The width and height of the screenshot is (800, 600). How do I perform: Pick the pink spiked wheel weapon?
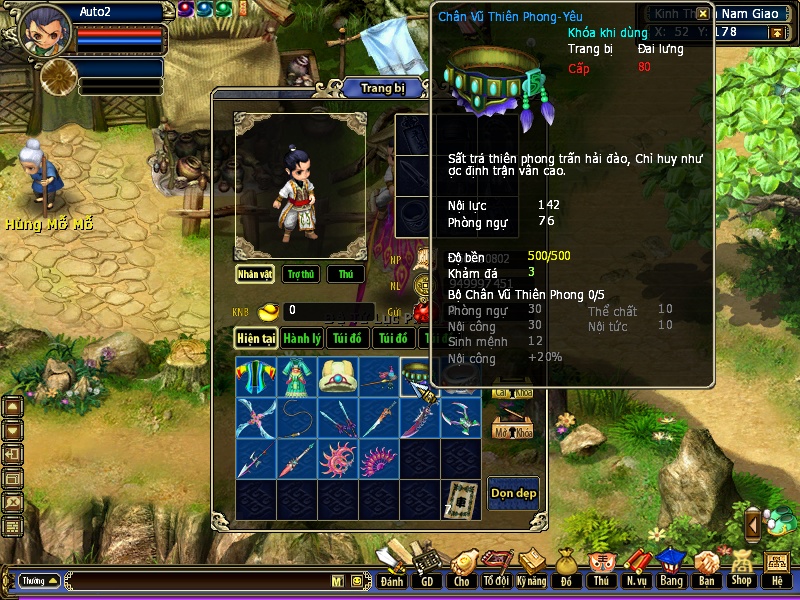click(338, 460)
